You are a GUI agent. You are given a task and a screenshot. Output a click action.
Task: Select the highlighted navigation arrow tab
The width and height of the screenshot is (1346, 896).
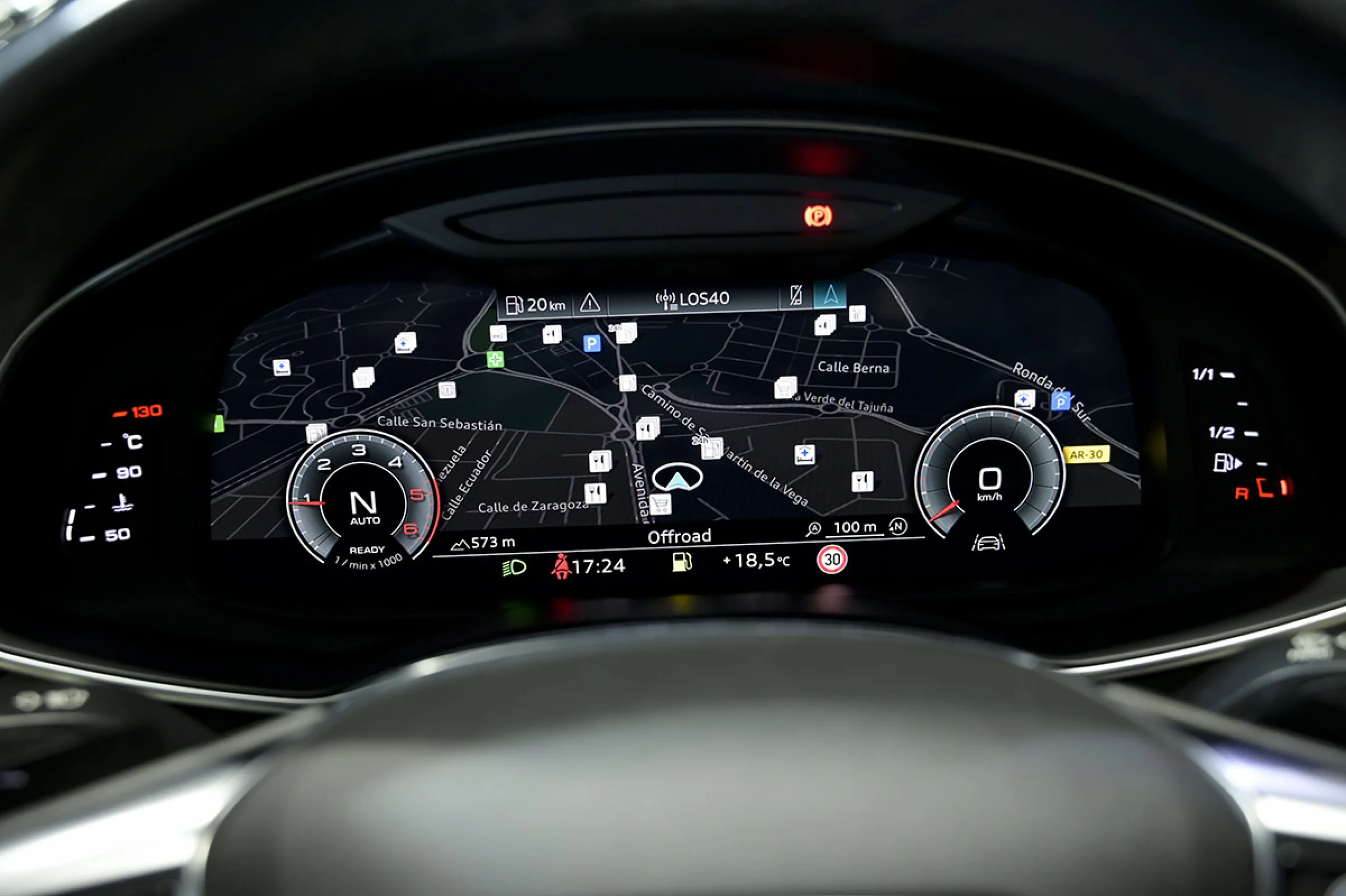click(x=830, y=295)
